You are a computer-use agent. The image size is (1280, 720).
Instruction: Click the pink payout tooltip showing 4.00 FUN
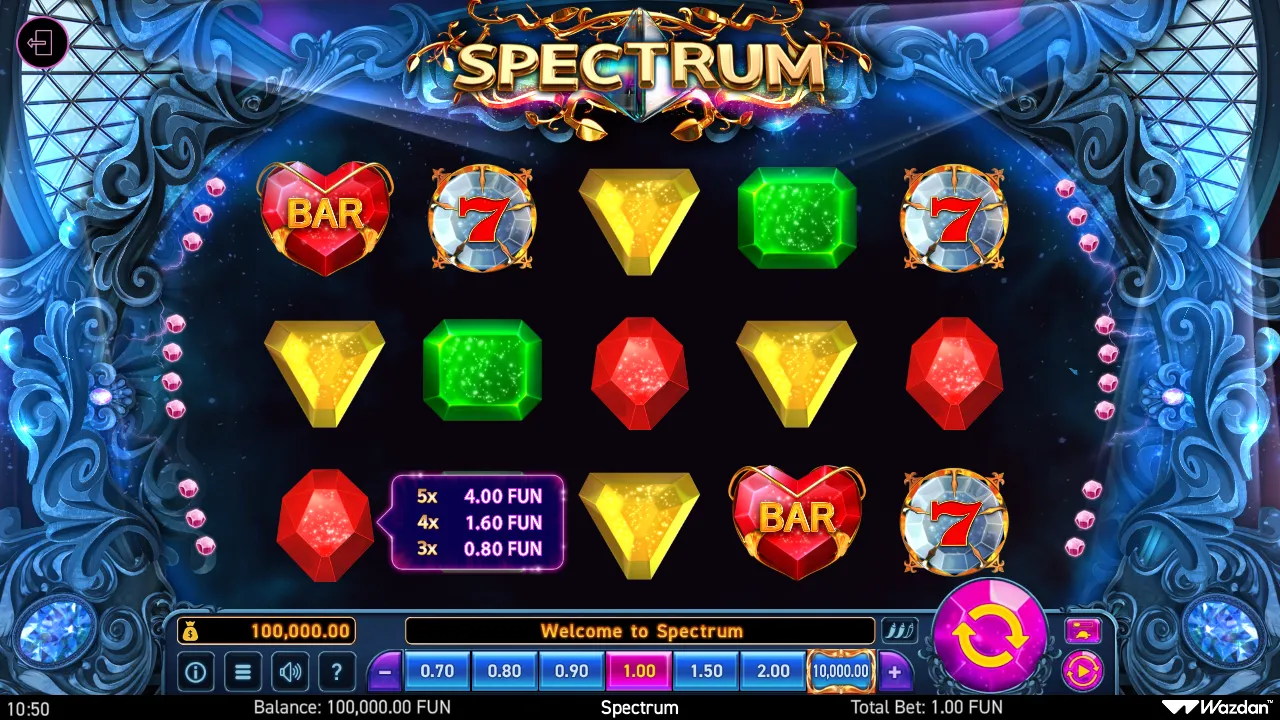point(478,522)
